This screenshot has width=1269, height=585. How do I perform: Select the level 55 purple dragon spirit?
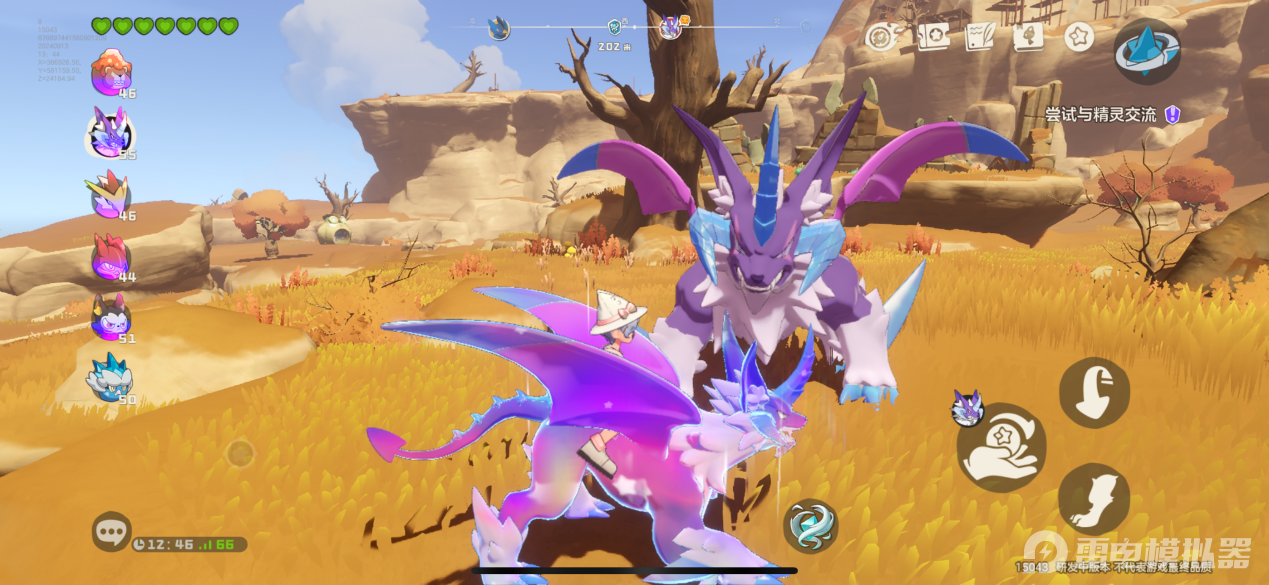pos(109,132)
